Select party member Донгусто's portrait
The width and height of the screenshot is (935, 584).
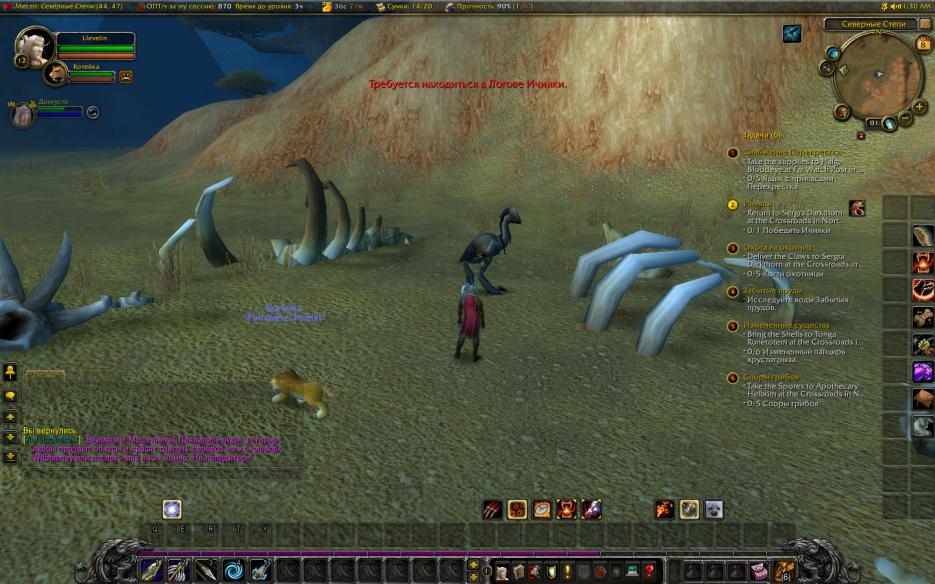[23, 114]
